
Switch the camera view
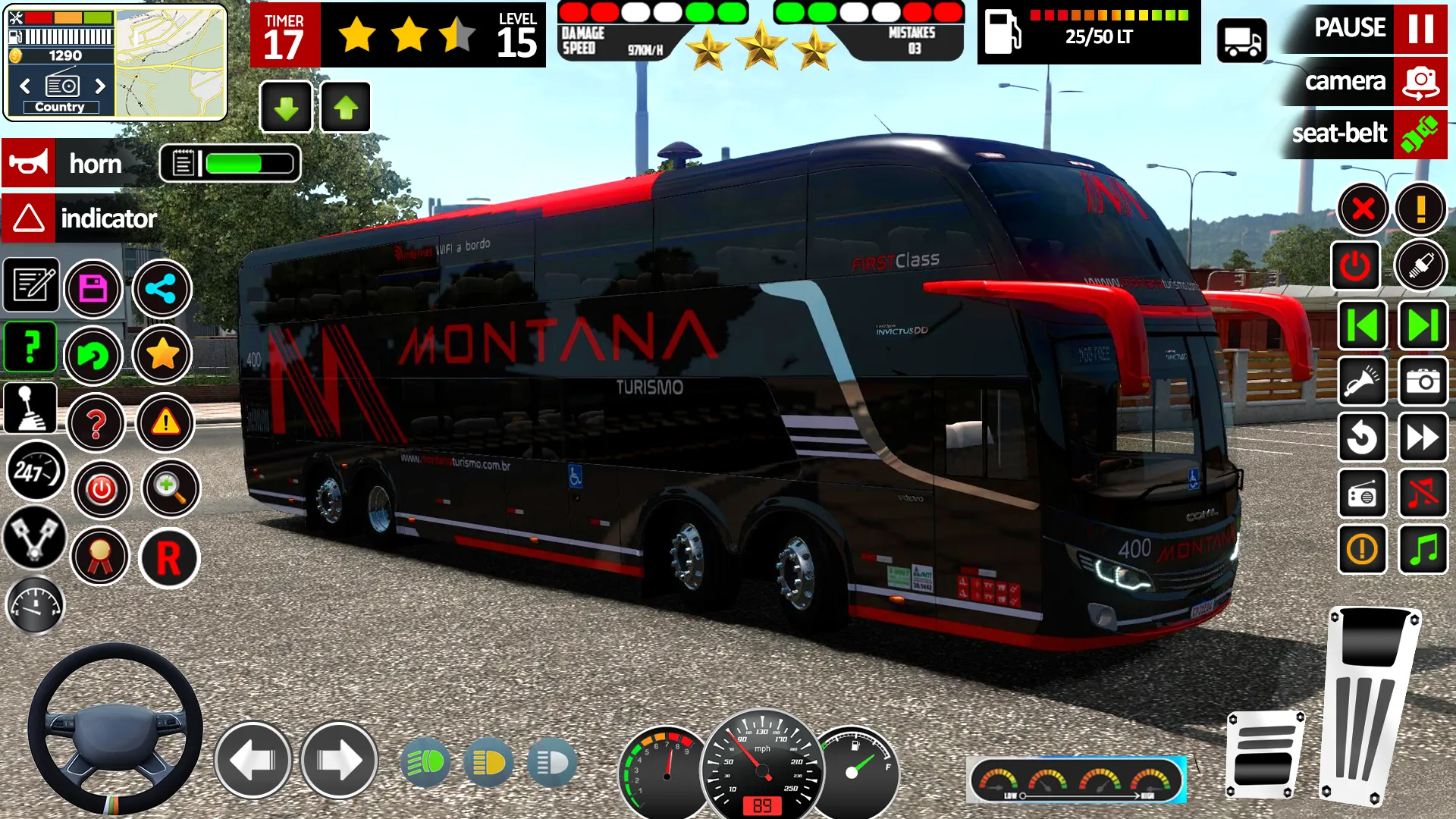click(x=1420, y=81)
